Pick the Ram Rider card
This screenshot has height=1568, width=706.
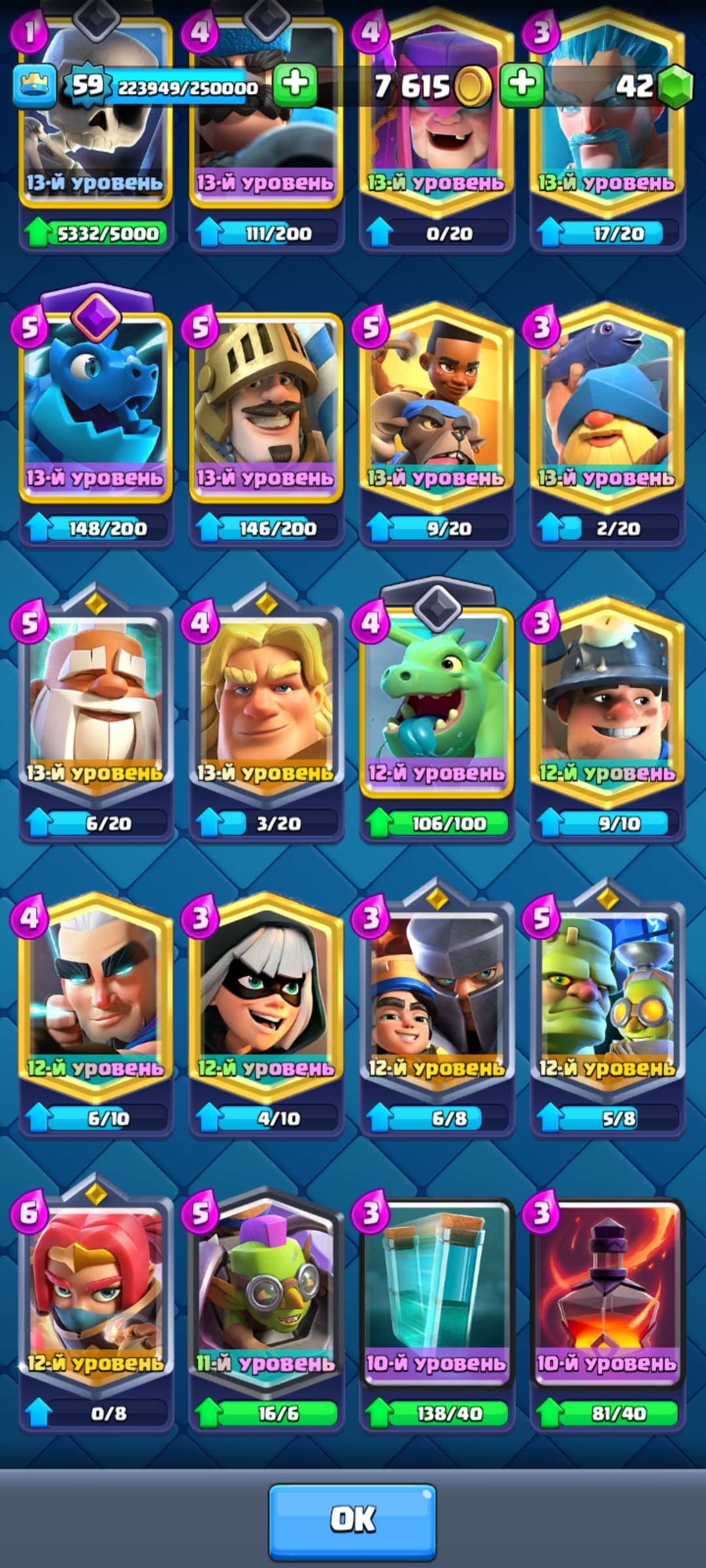click(x=437, y=405)
